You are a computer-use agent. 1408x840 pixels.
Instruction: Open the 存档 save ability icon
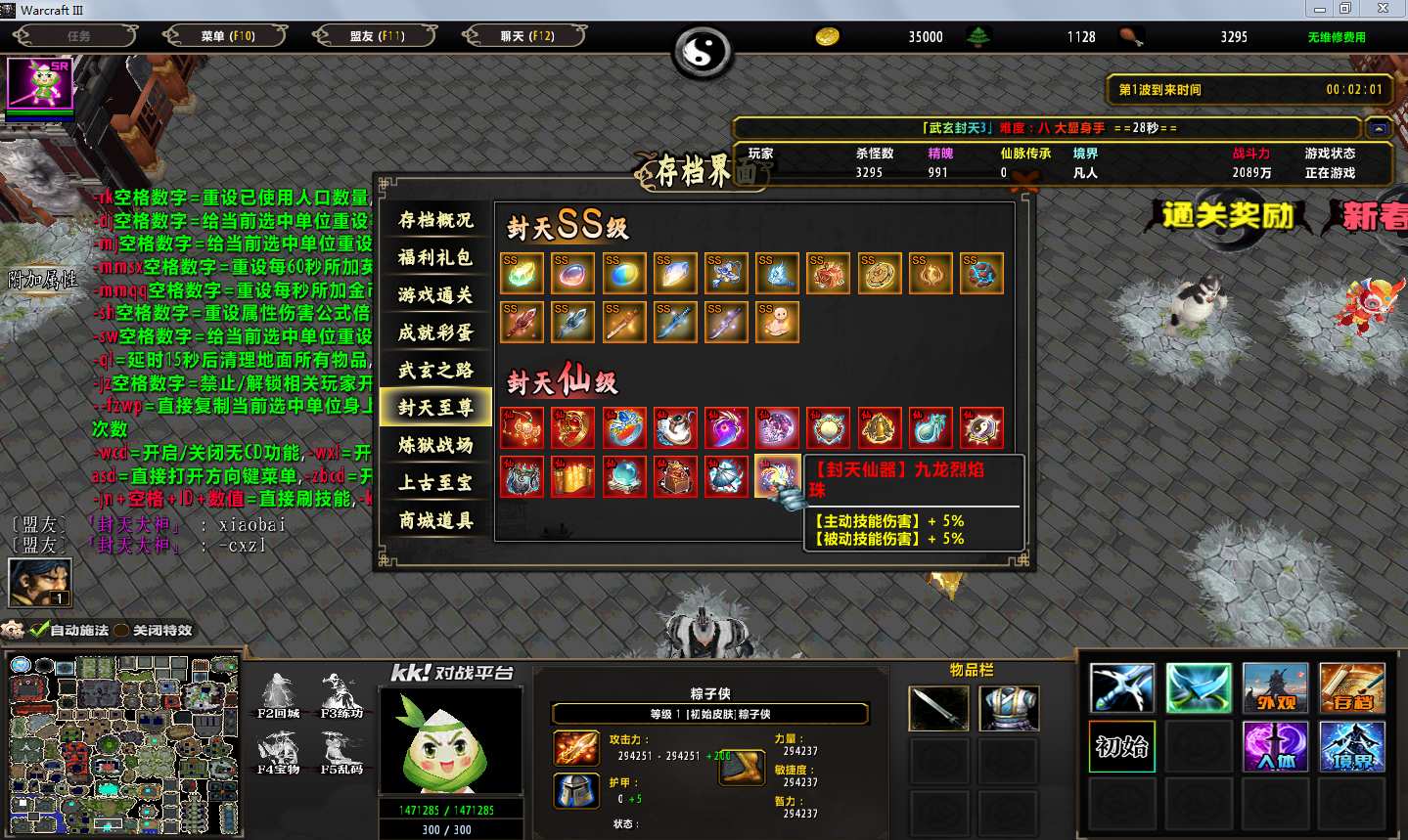pyautogui.click(x=1352, y=687)
